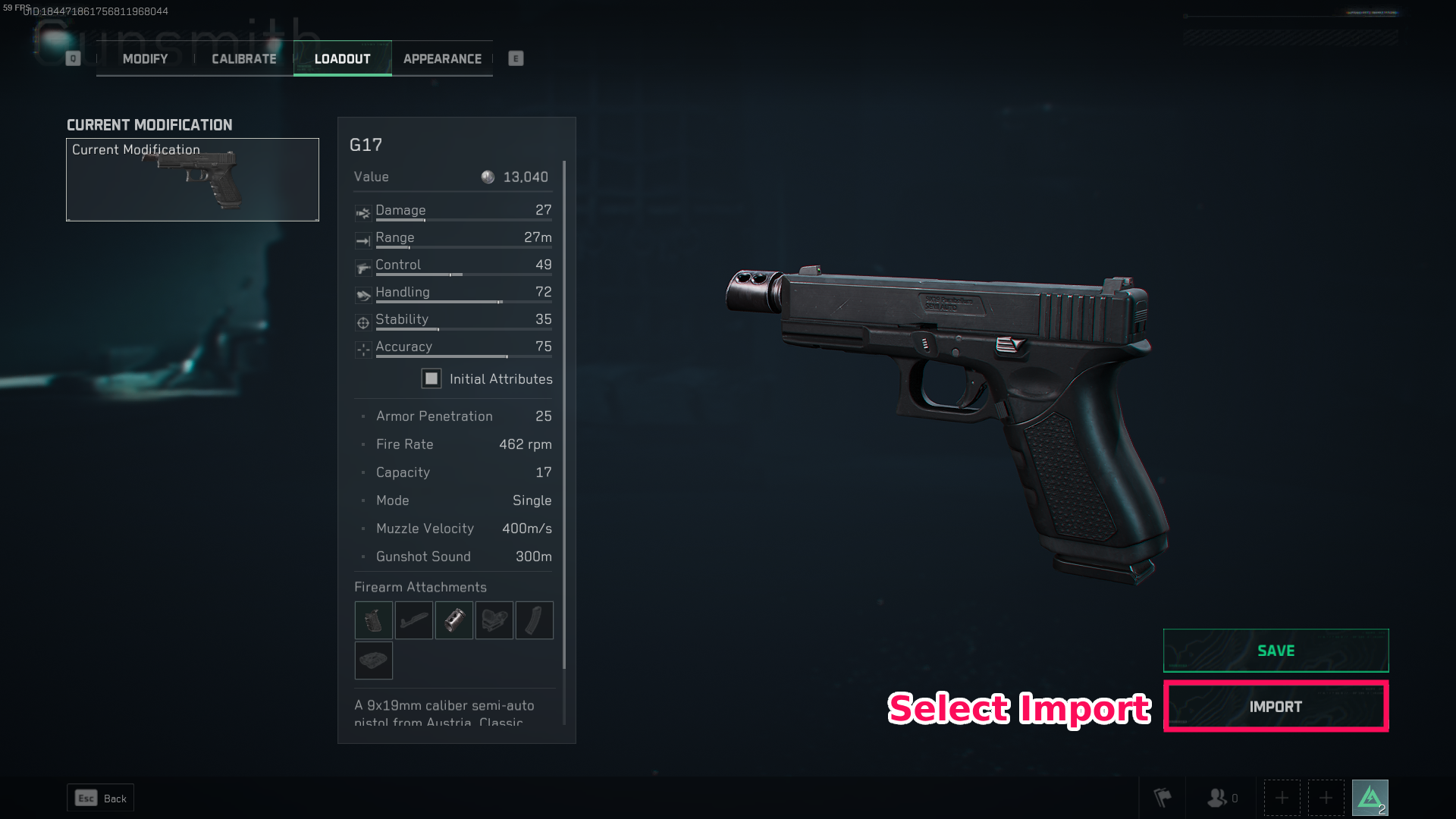Select the IMPORT button
Screen dimensions: 1456x819
pos(1276,706)
